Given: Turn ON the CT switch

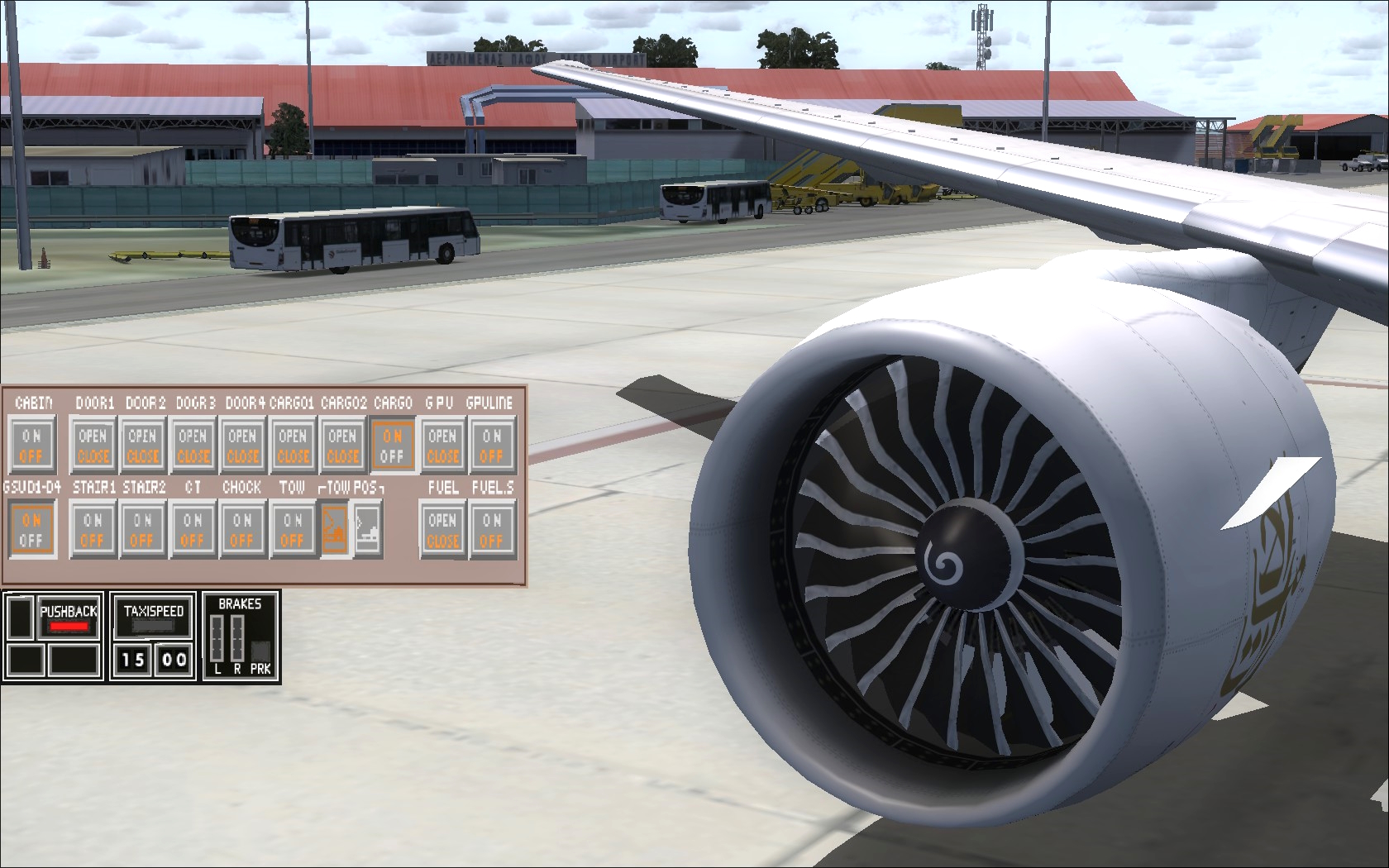Looking at the screenshot, I should tap(192, 521).
